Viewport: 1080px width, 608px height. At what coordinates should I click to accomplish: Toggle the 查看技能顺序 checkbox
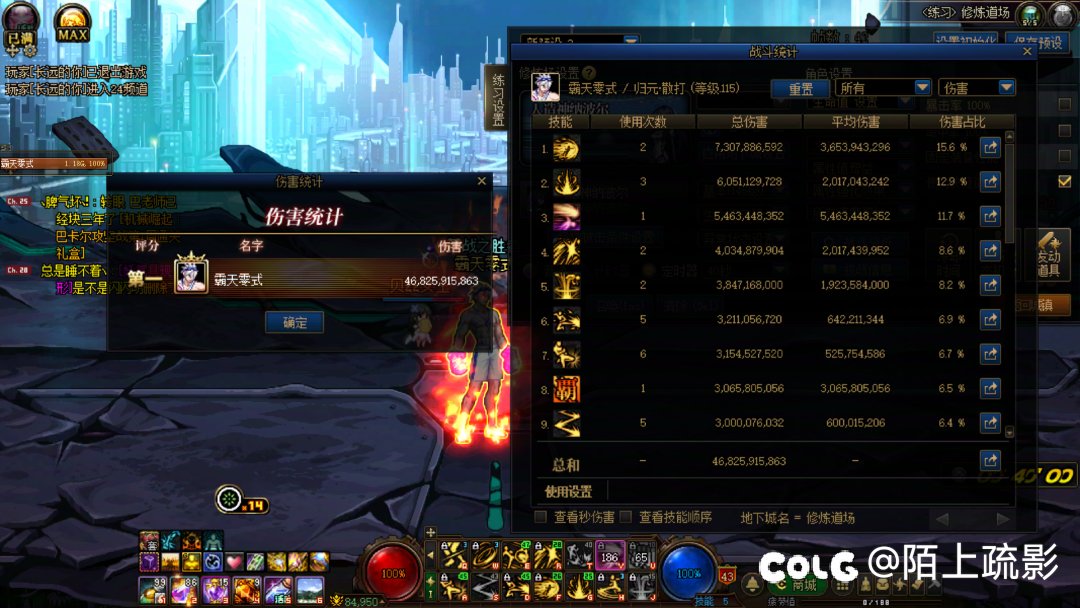(x=626, y=517)
